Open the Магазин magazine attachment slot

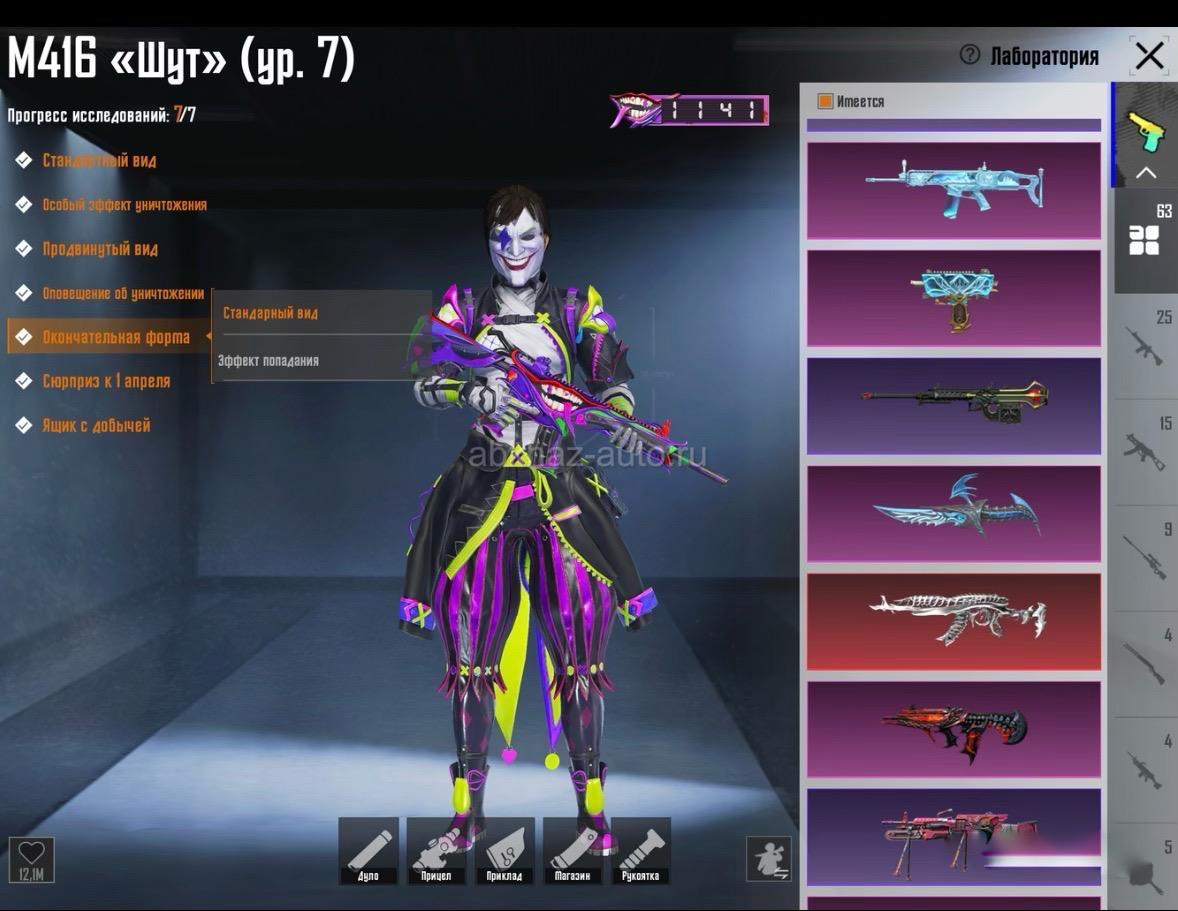(572, 850)
